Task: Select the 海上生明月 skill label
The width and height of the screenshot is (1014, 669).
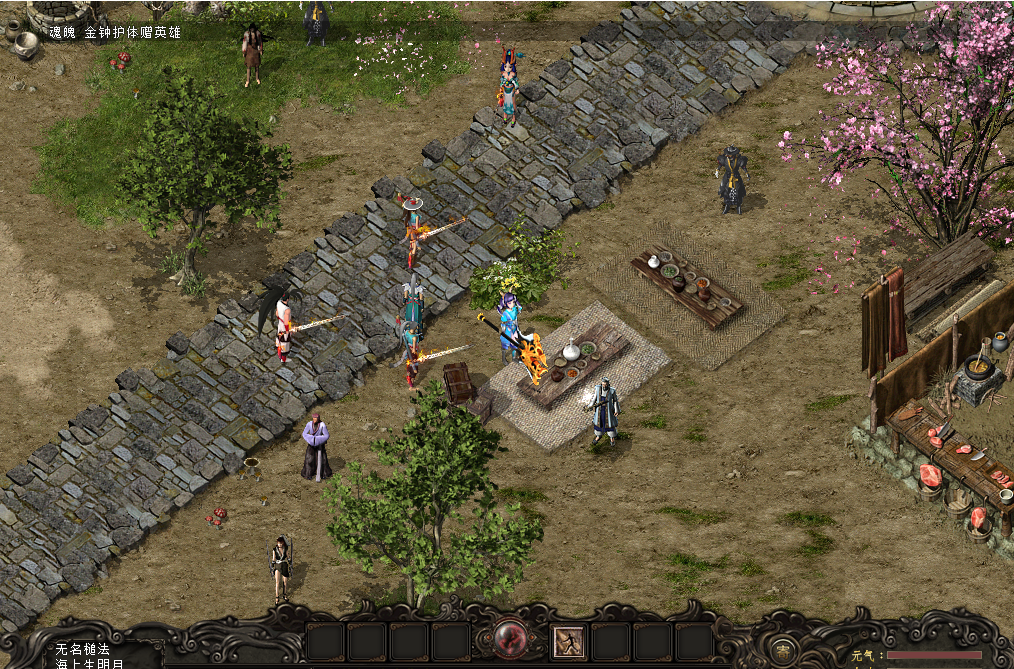Action: [x=90, y=663]
